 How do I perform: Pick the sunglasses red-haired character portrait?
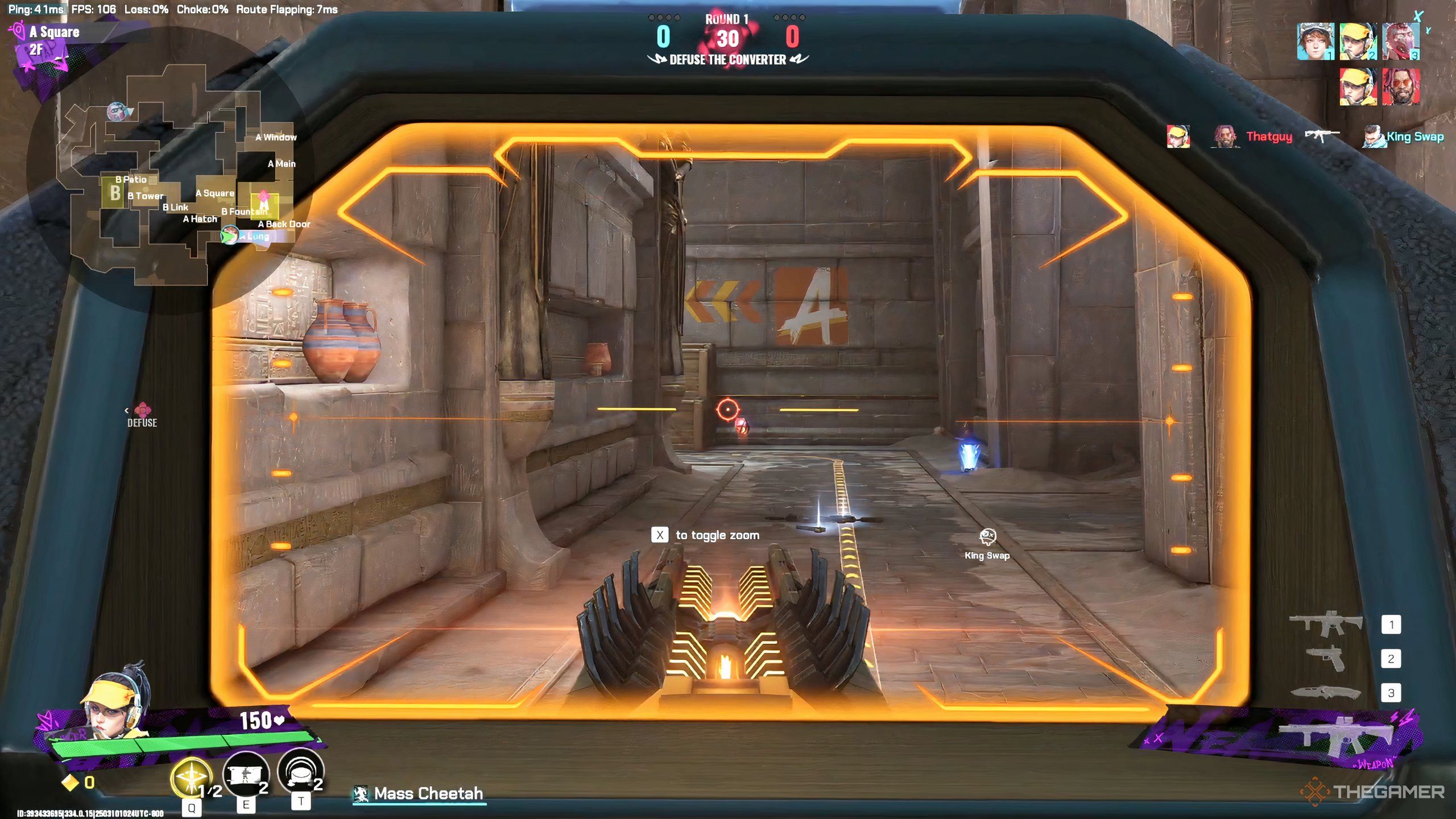click(x=1401, y=87)
